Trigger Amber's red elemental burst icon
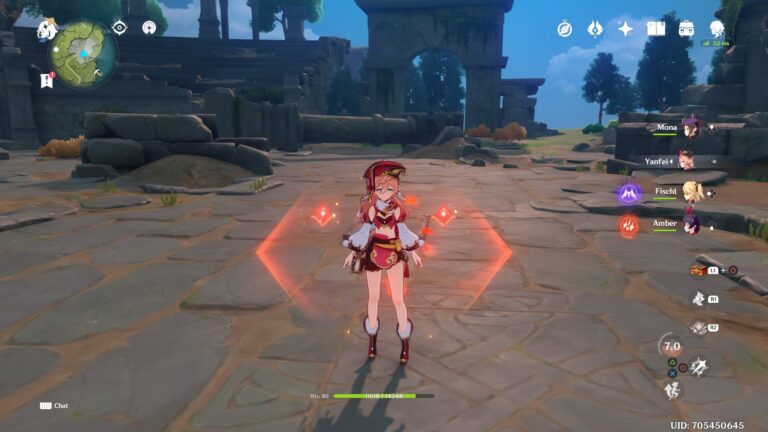The width and height of the screenshot is (768, 432). click(x=628, y=226)
